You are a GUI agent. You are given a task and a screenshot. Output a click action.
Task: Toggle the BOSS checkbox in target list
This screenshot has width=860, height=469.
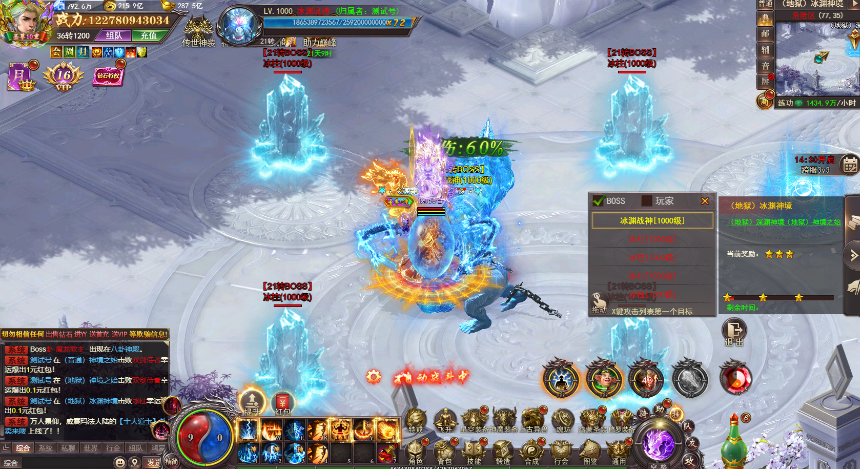(598, 200)
